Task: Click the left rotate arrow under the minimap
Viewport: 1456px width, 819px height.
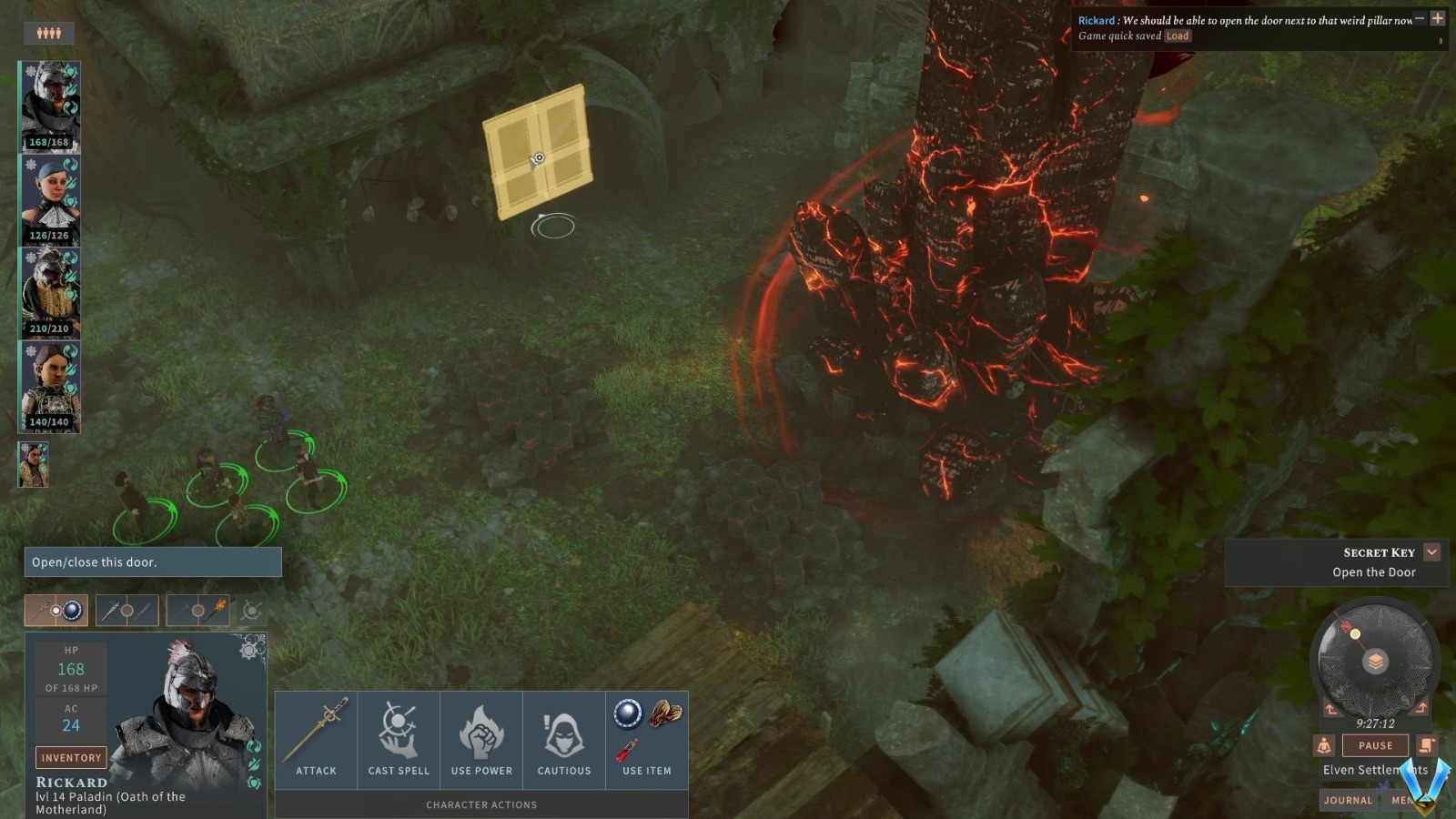Action: tap(1331, 708)
